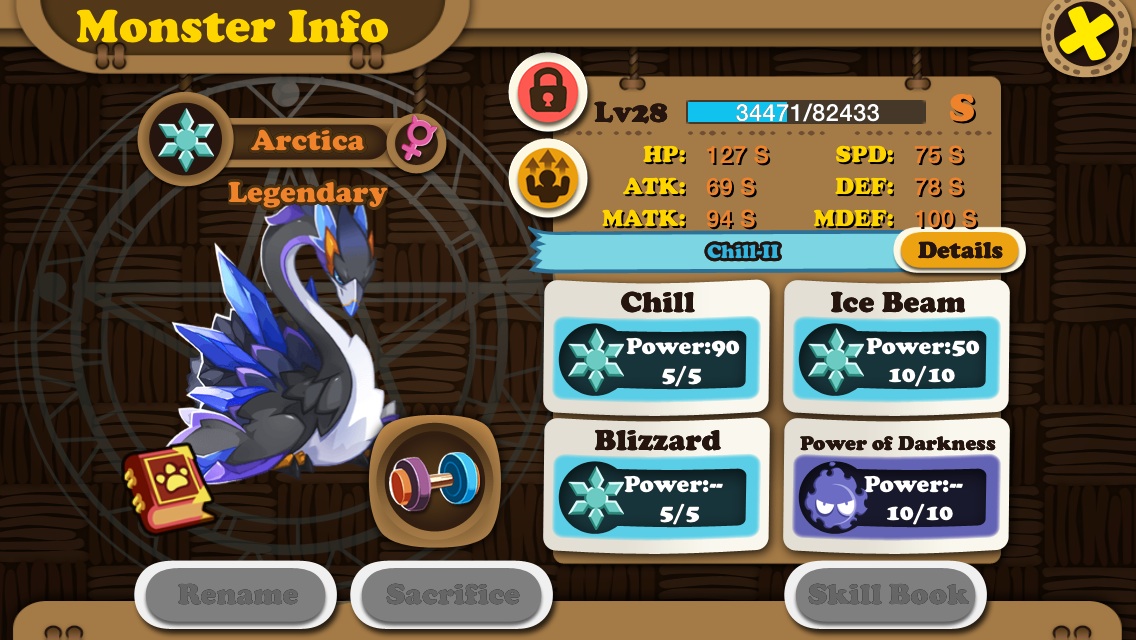
Task: Select the Chill skill card
Action: coord(657,346)
